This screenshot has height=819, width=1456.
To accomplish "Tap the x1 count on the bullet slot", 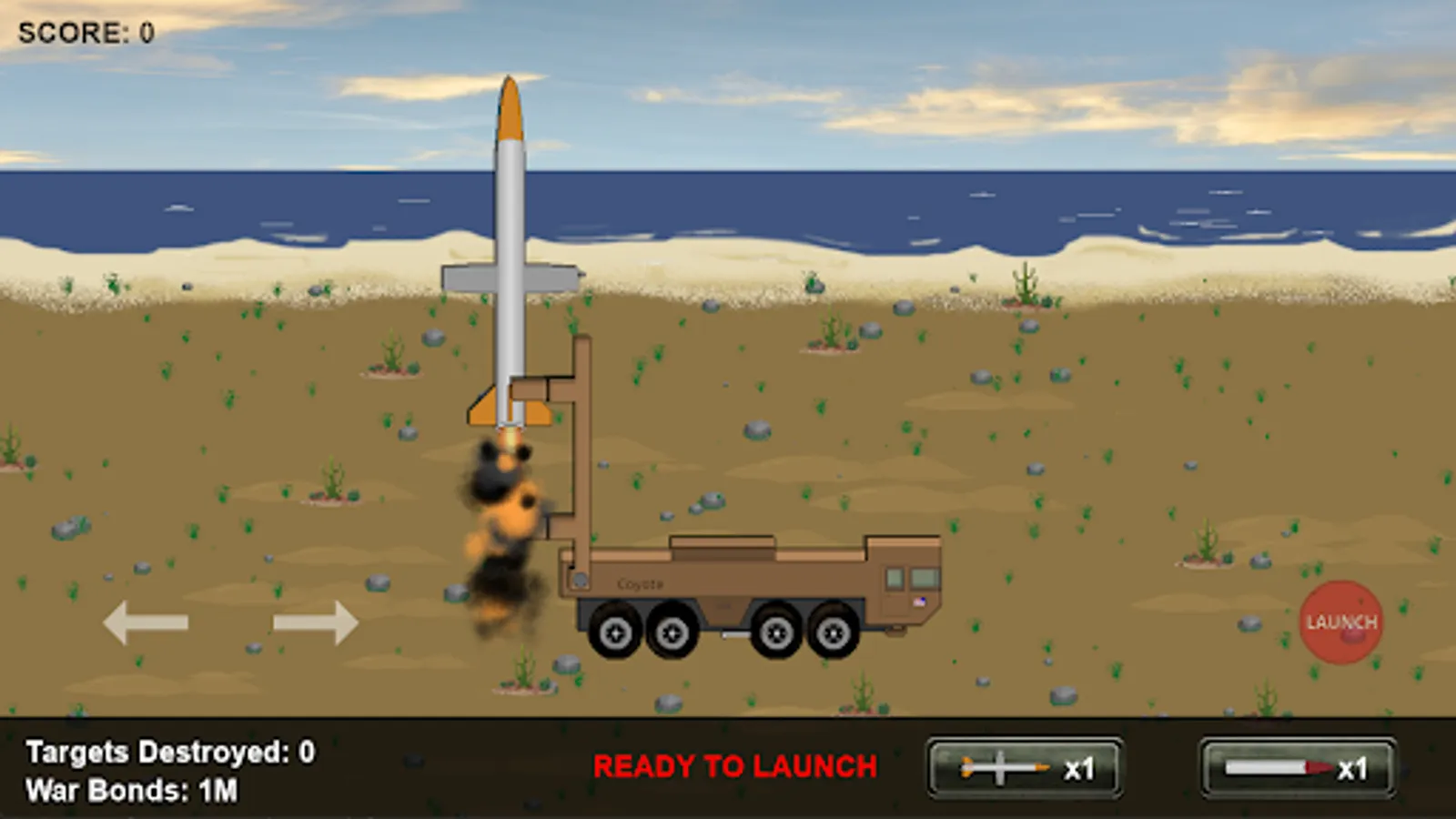I will [1353, 767].
